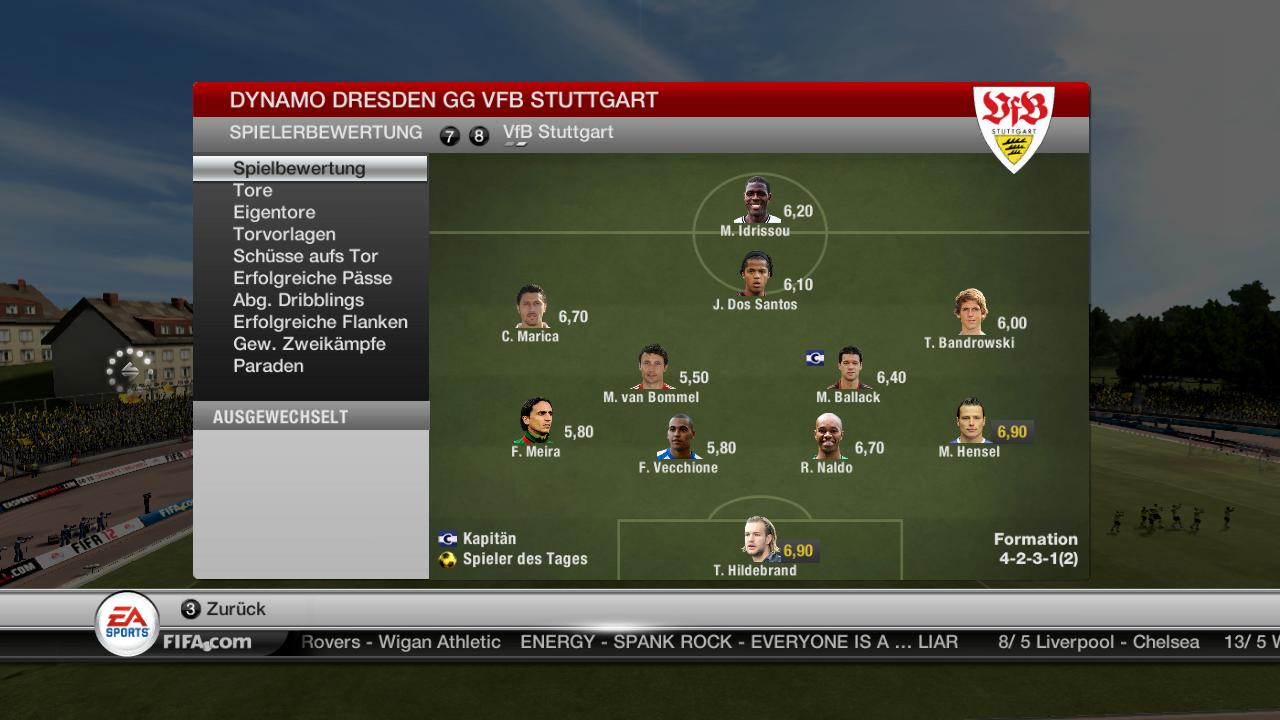Go back with the Zurück button
This screenshot has width=1280, height=720.
click(x=223, y=609)
